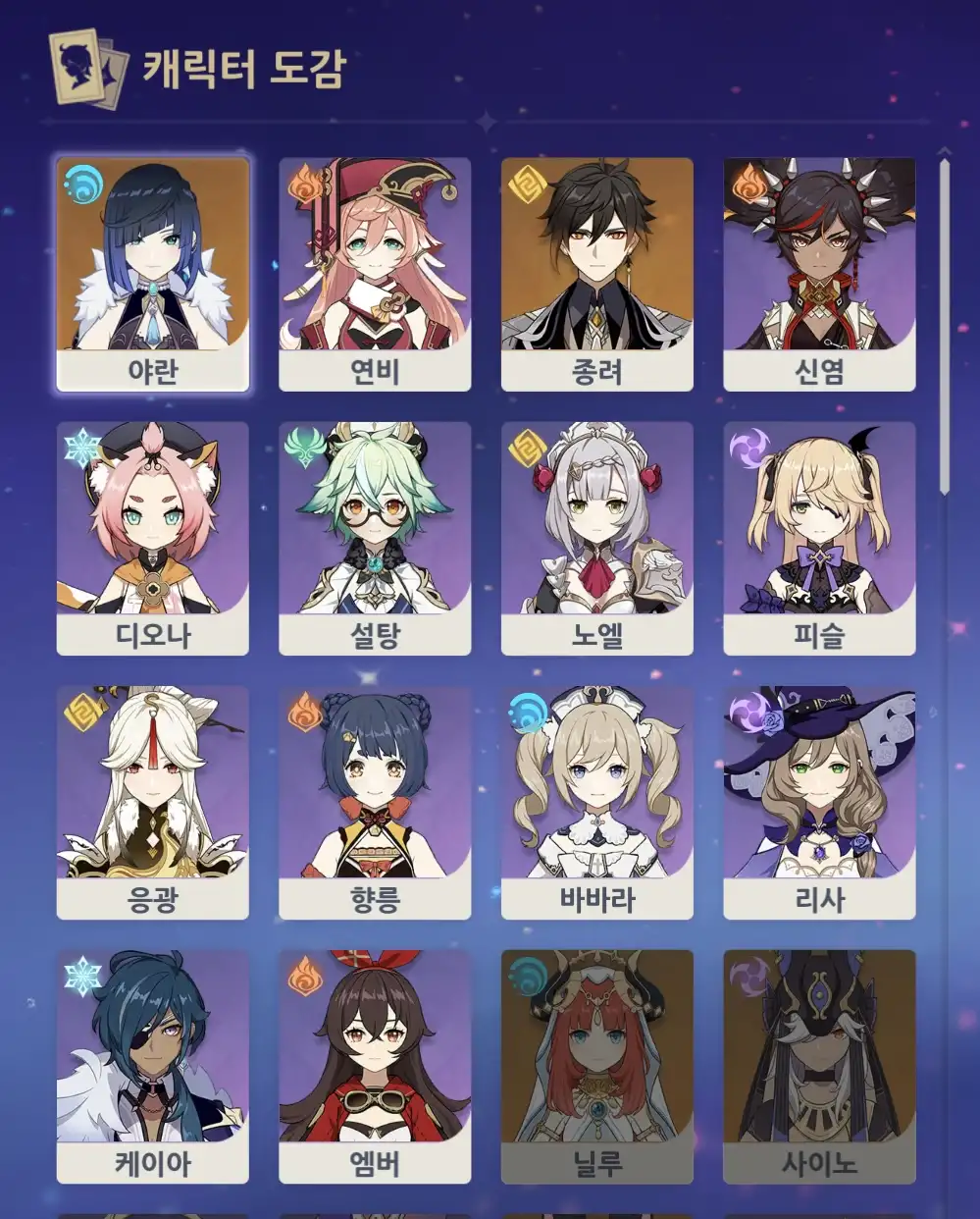Open the 케이아 character card
This screenshot has width=980, height=1219.
coord(153,1066)
